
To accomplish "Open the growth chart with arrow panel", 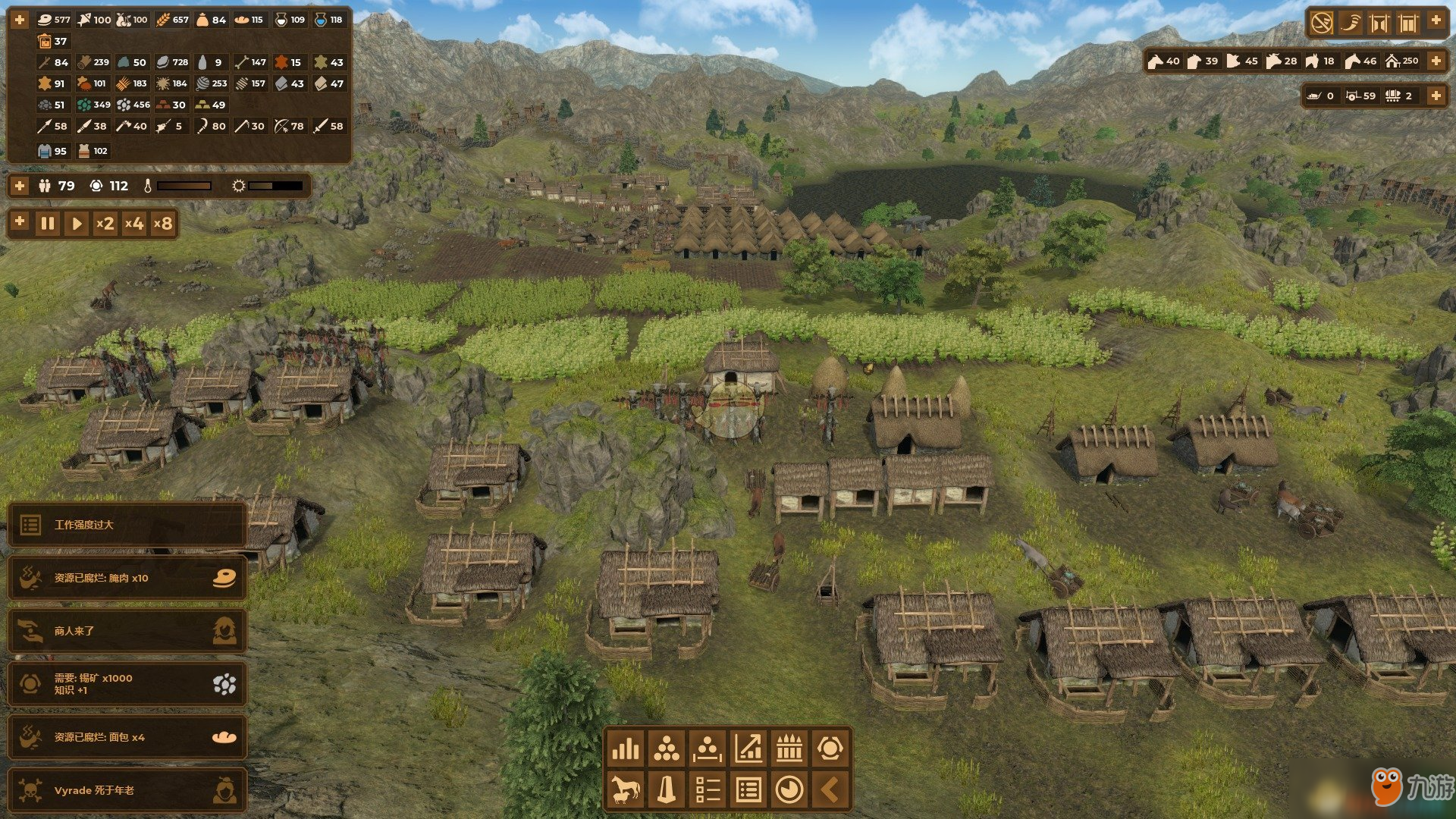I will pyautogui.click(x=748, y=749).
